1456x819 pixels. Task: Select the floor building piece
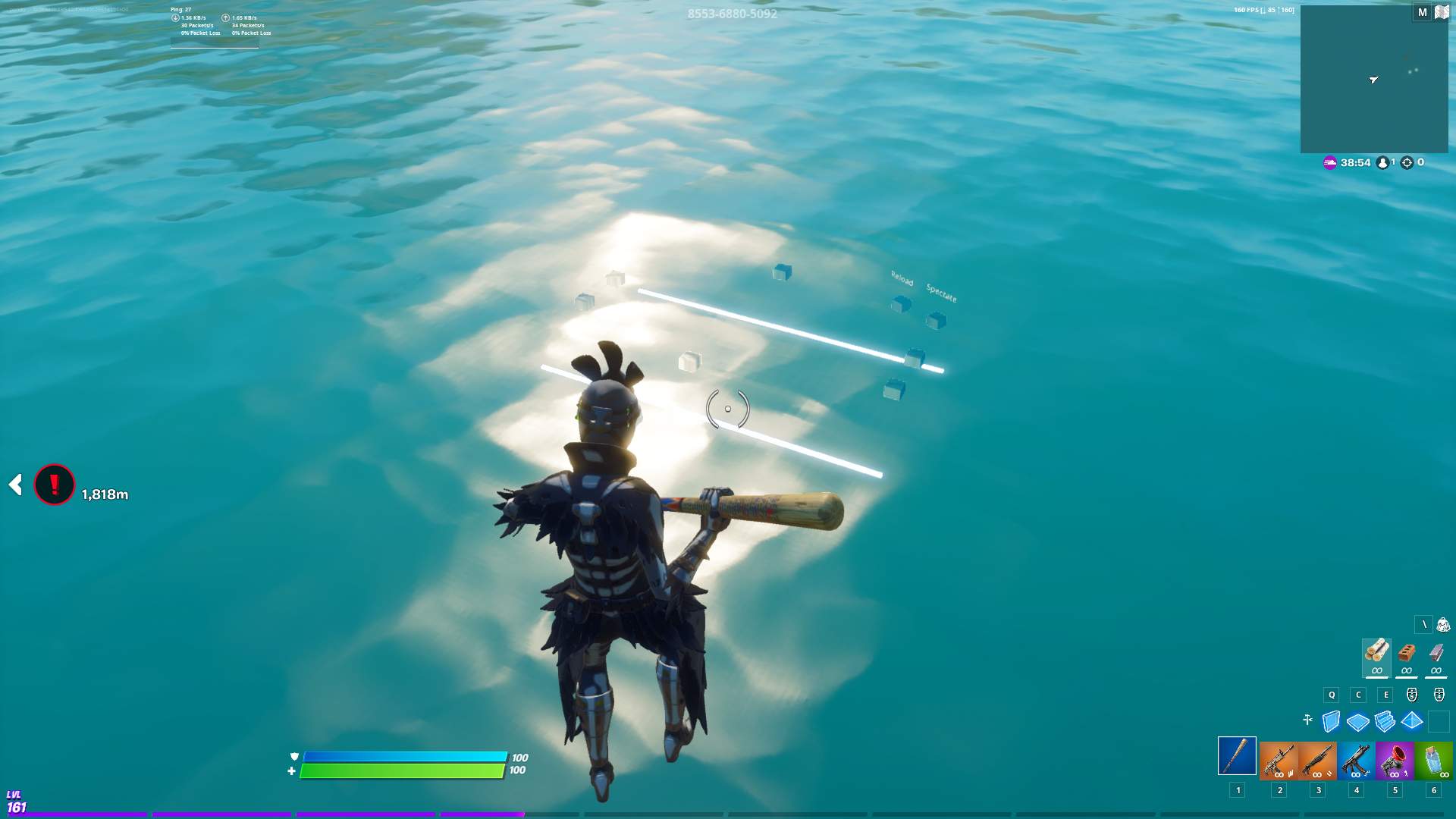tap(1357, 722)
